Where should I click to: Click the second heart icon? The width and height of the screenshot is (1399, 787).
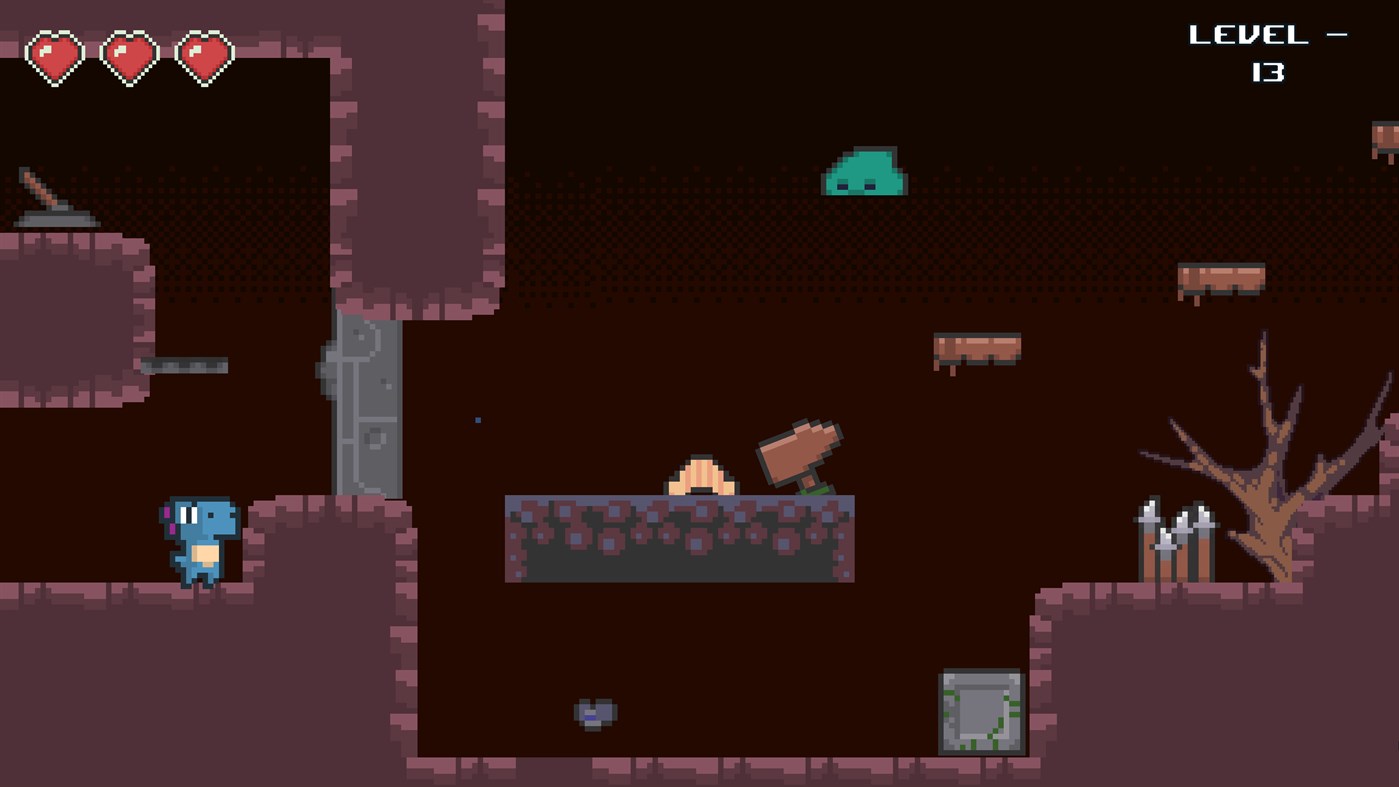click(128, 55)
